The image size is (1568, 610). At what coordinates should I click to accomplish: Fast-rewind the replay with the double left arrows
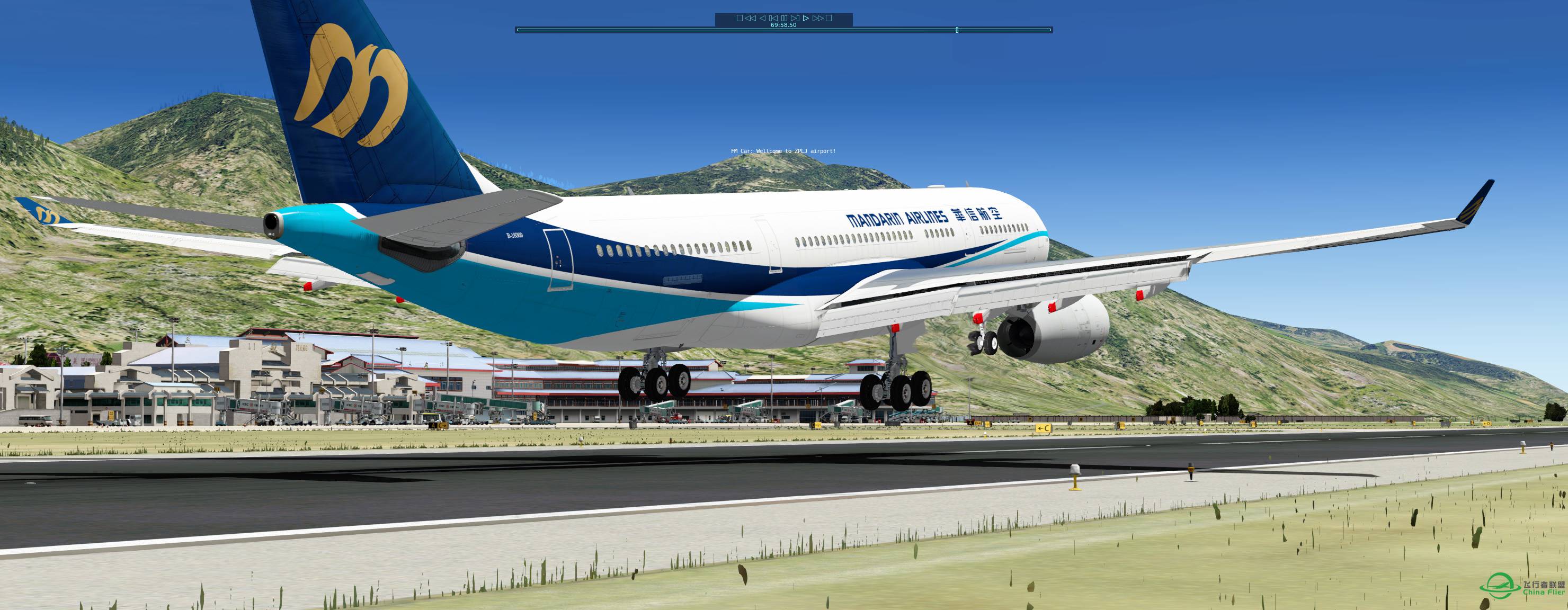pos(751,18)
